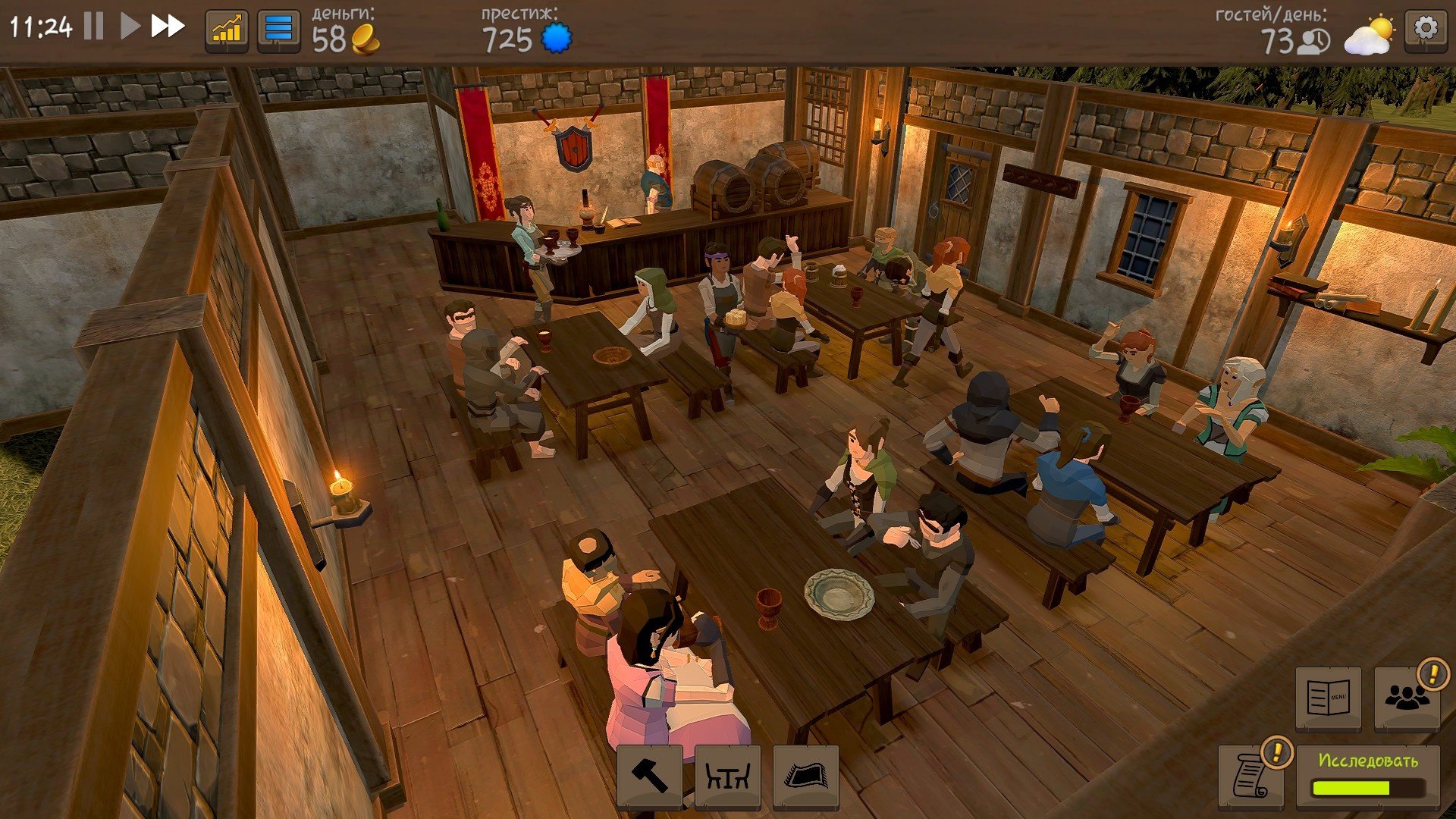
Task: Open the blue list panel
Action: 278,30
